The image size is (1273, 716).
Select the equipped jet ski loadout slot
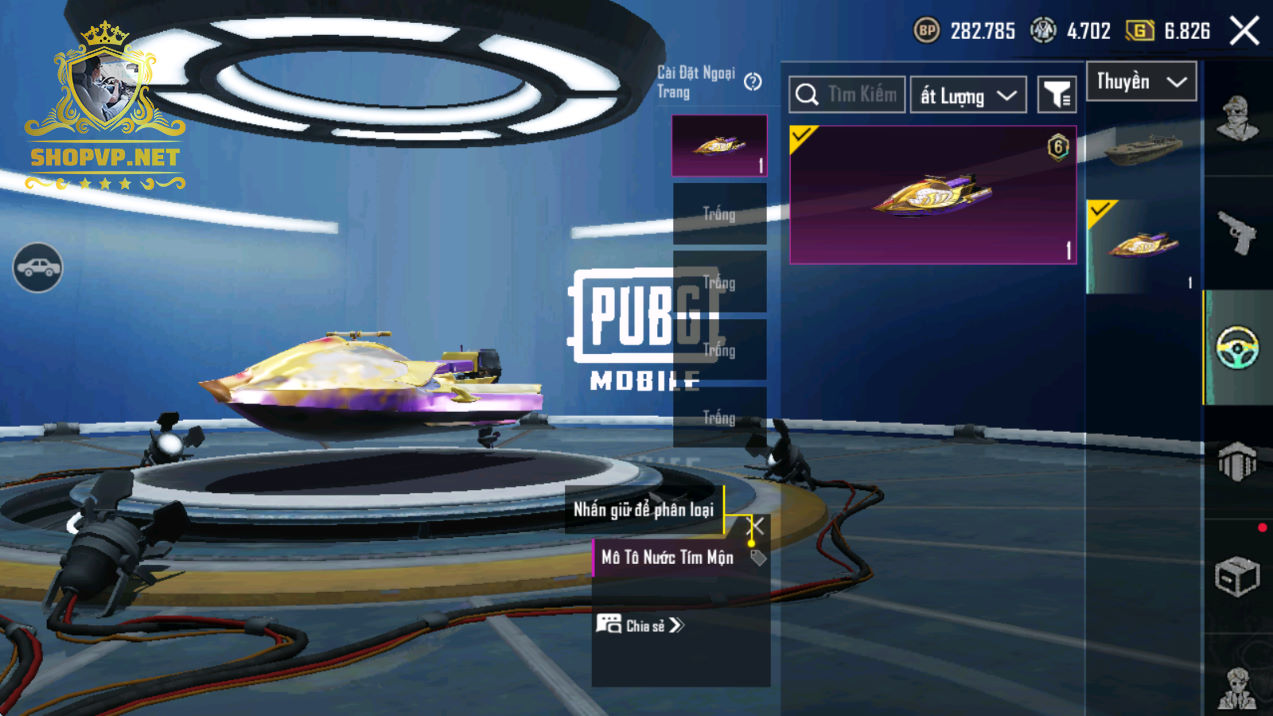[x=719, y=146]
